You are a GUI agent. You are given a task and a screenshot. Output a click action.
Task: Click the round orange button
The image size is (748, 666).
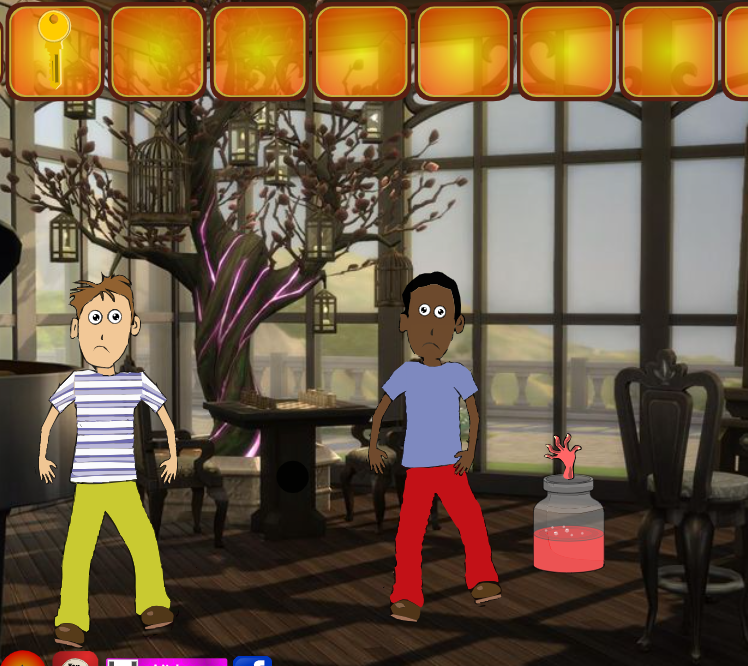(x=23, y=660)
